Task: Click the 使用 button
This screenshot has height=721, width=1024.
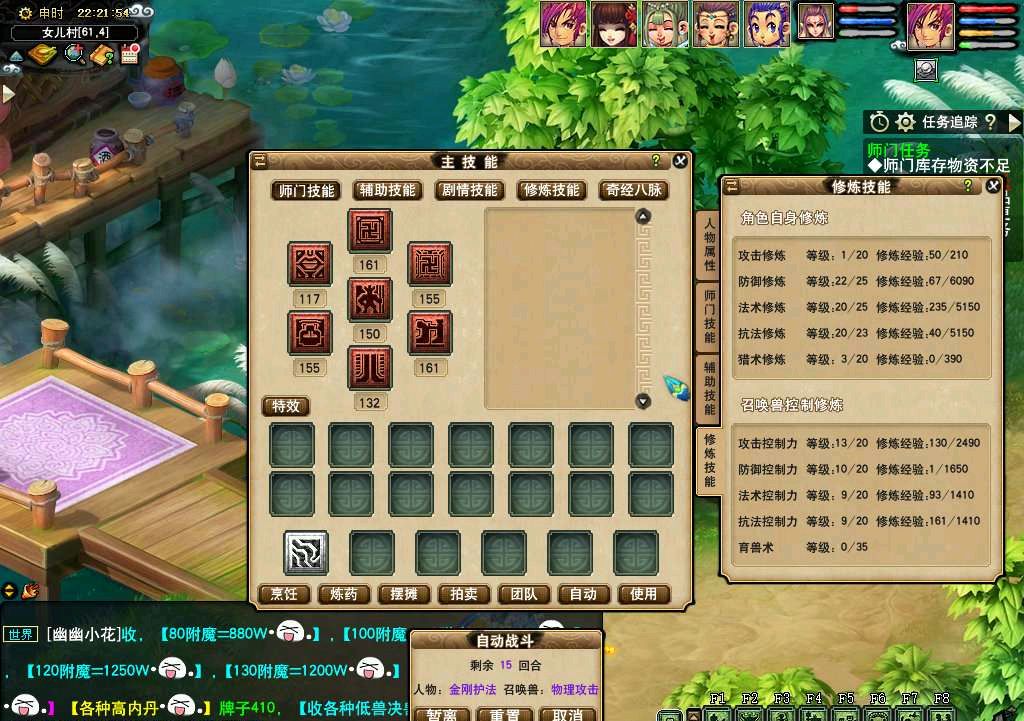Action: pos(644,594)
